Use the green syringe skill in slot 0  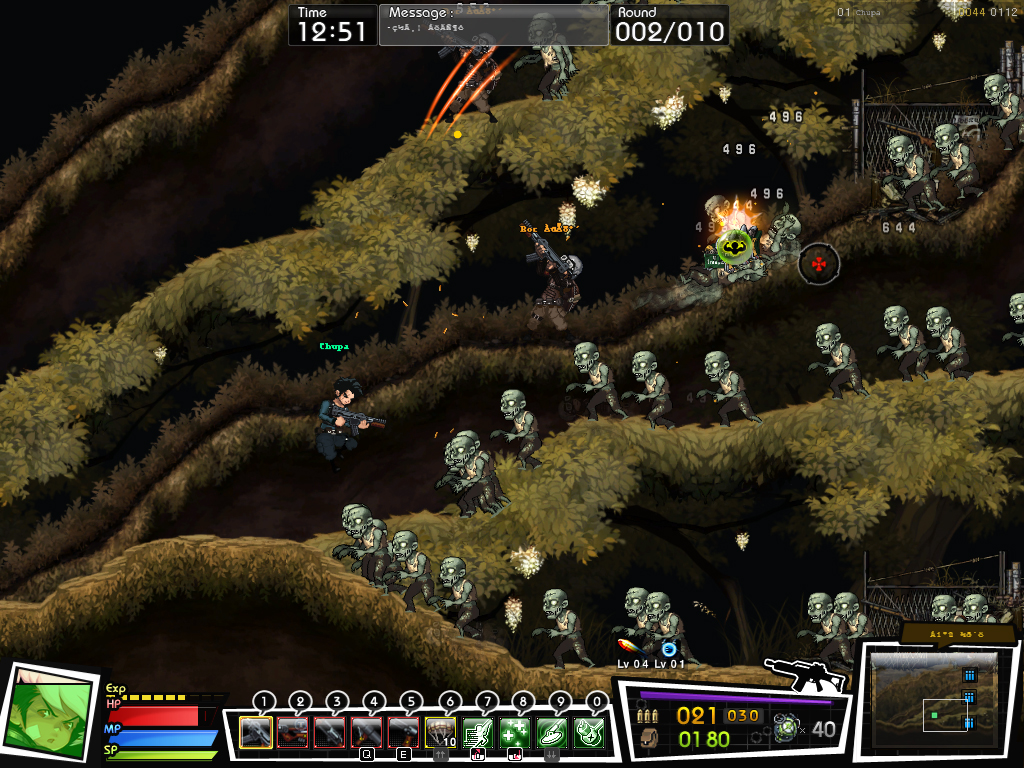point(588,732)
